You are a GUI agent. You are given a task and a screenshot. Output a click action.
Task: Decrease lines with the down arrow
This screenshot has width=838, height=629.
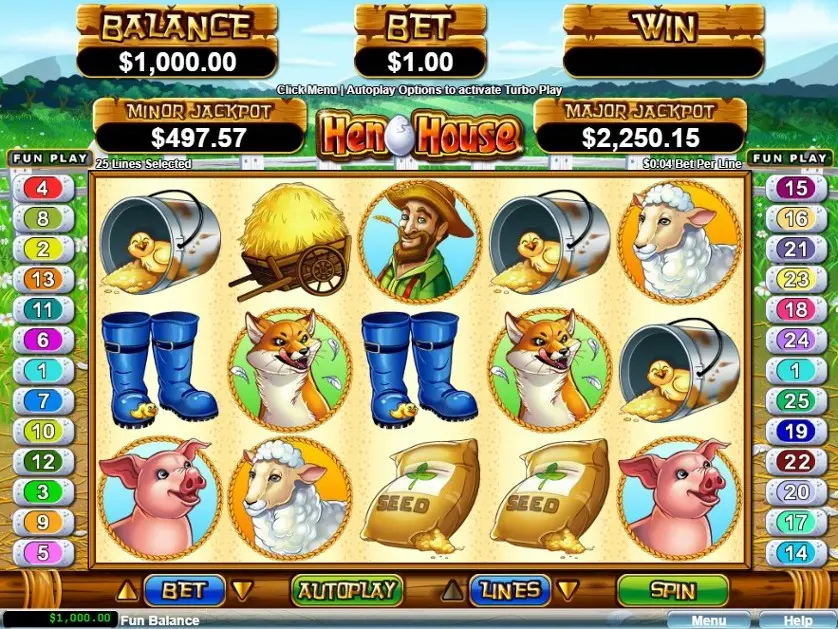[566, 590]
